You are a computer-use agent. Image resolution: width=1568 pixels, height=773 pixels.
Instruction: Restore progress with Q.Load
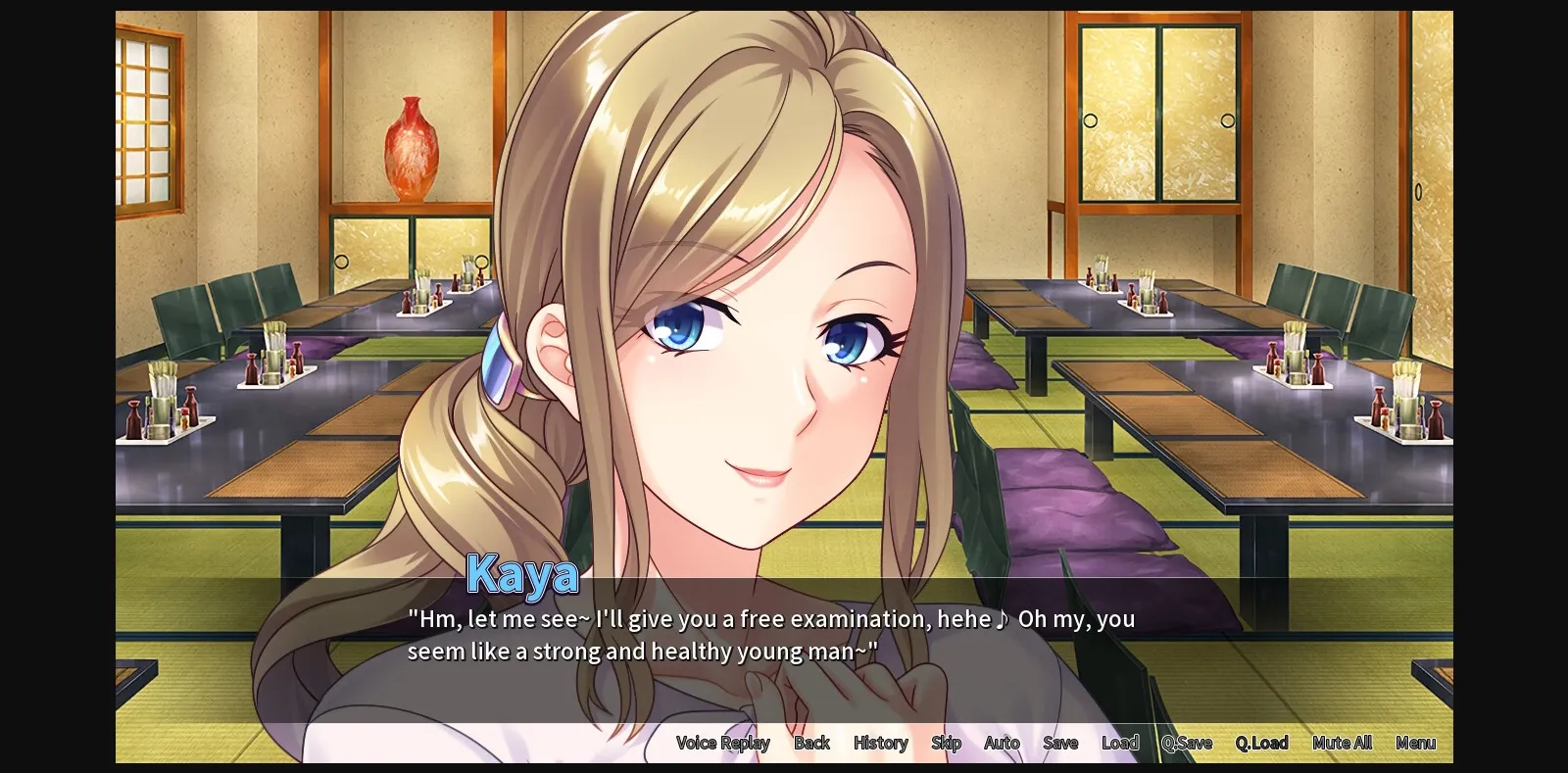coord(1261,743)
